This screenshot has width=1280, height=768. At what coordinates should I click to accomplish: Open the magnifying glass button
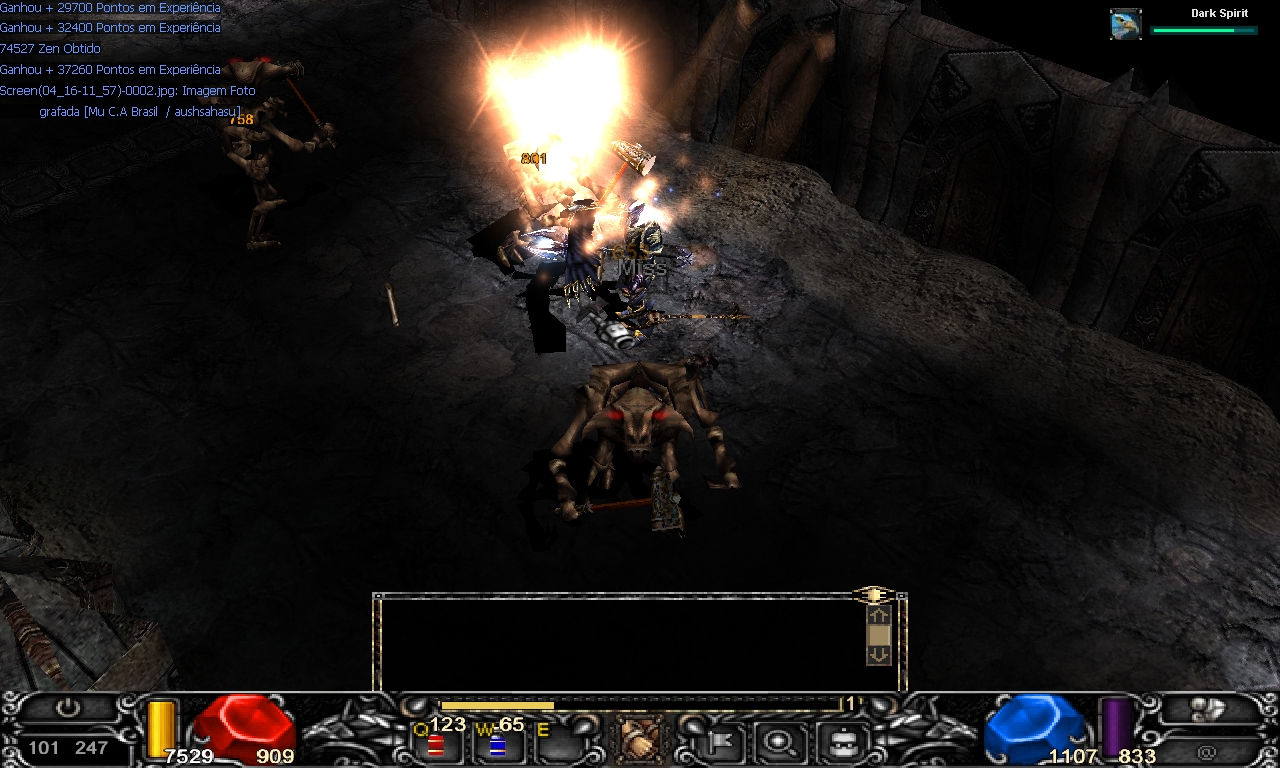[x=775, y=741]
